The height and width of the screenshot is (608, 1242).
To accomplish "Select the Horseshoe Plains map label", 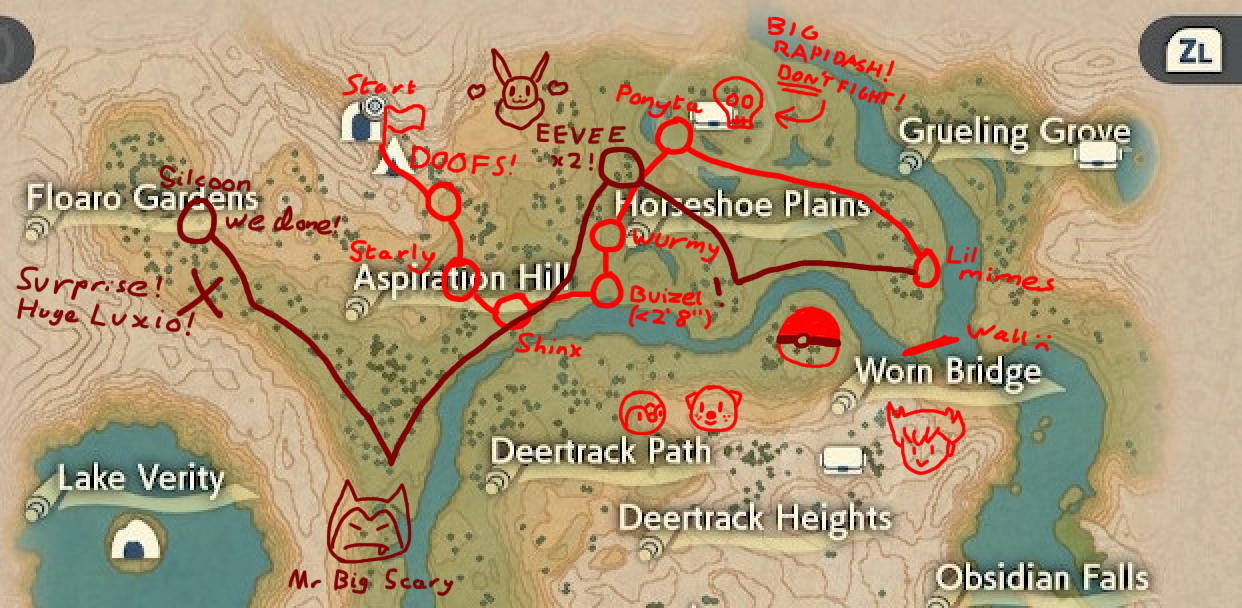I will (742, 205).
